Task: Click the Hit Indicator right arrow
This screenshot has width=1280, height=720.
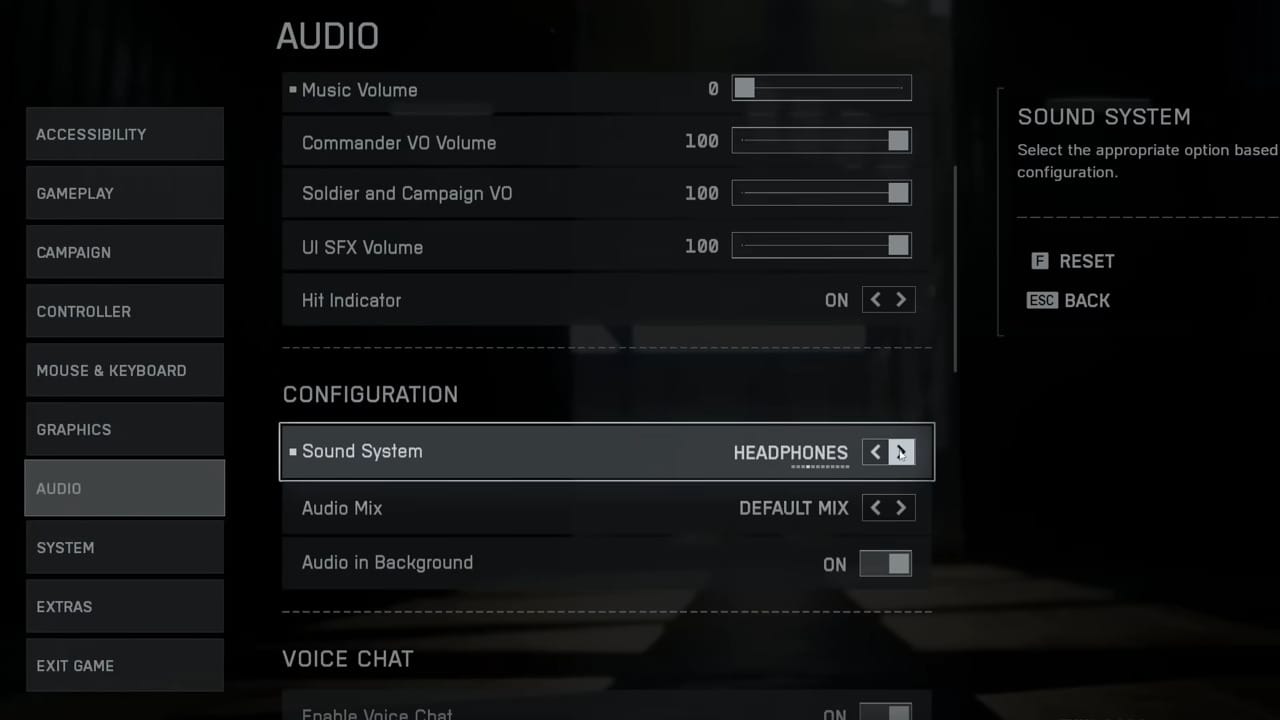Action: click(x=901, y=300)
